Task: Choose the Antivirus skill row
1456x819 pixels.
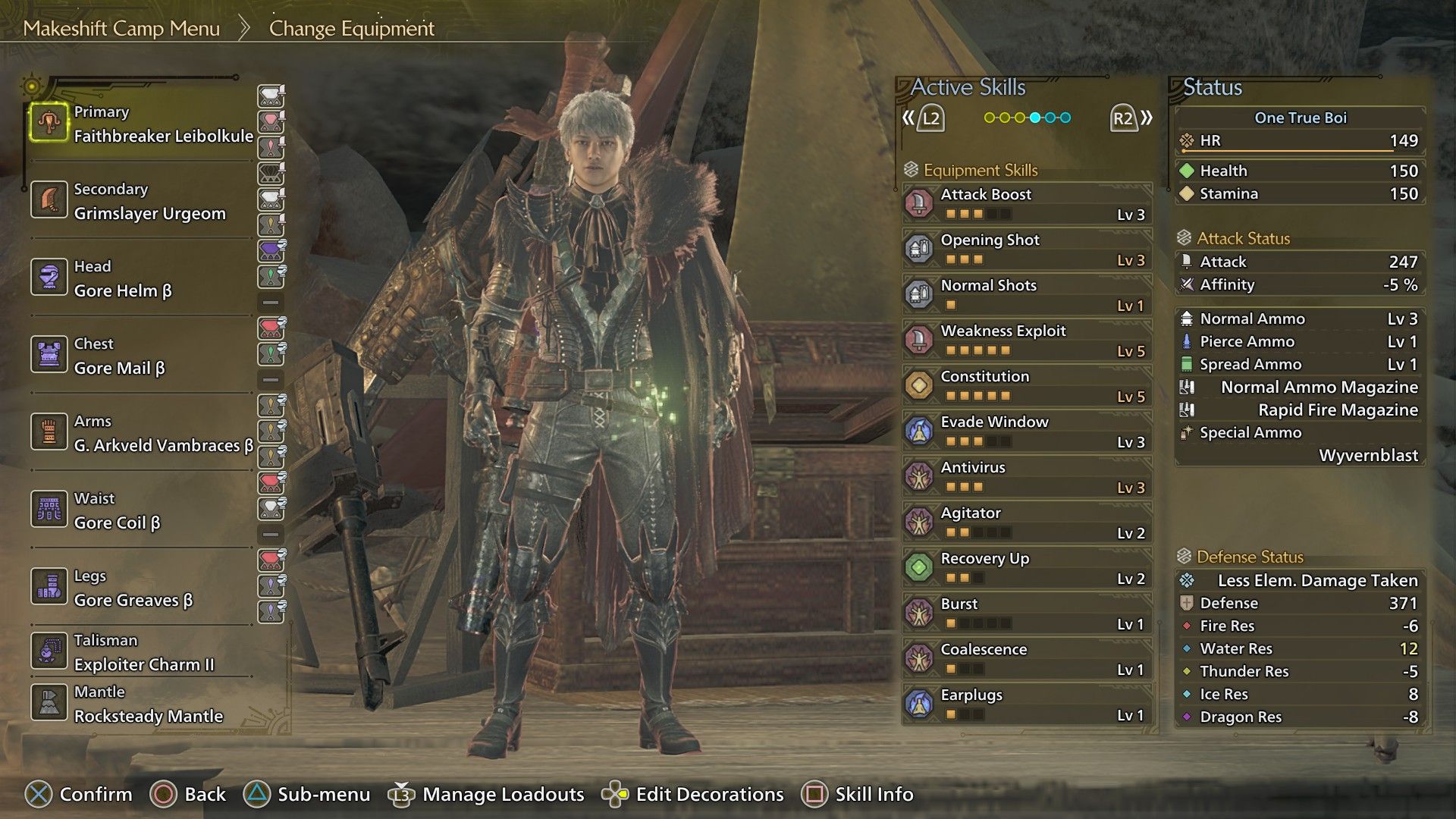Action: point(1027,476)
